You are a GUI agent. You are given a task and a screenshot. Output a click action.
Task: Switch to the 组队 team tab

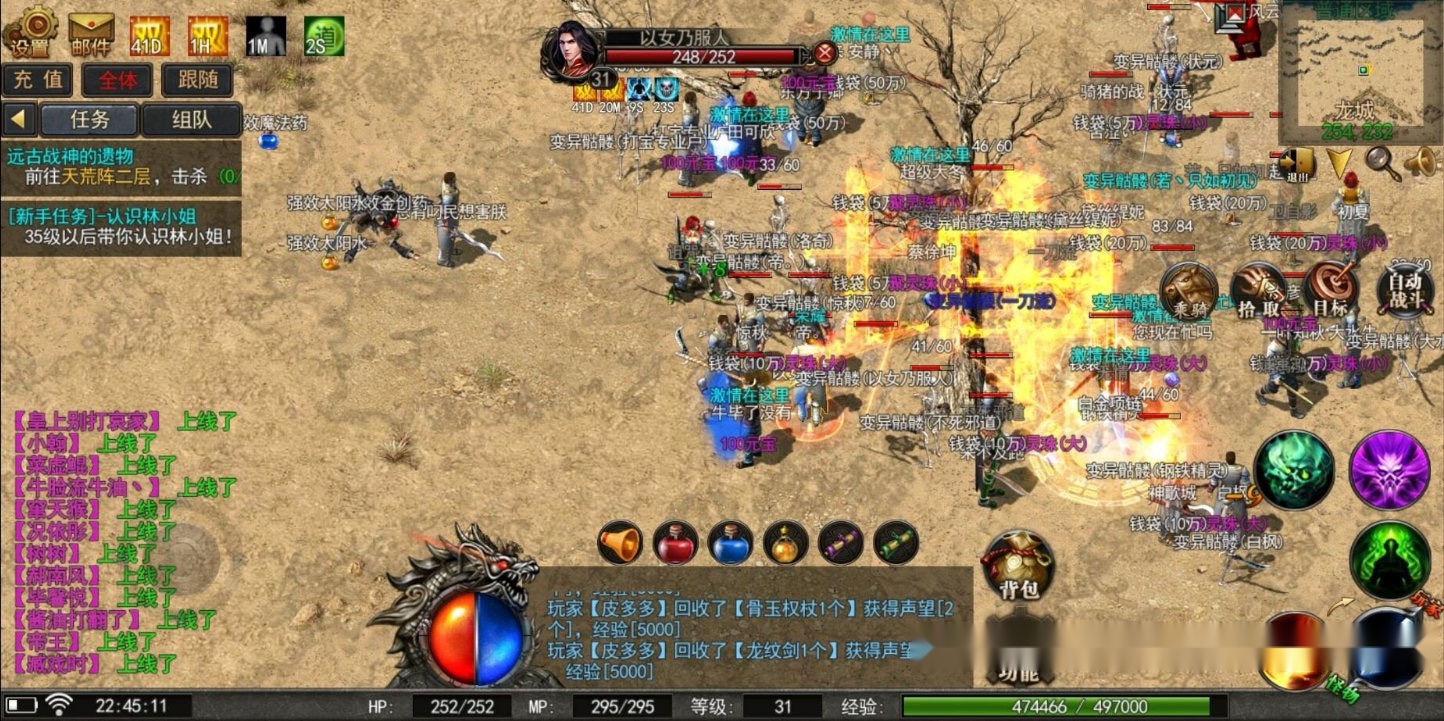click(191, 120)
